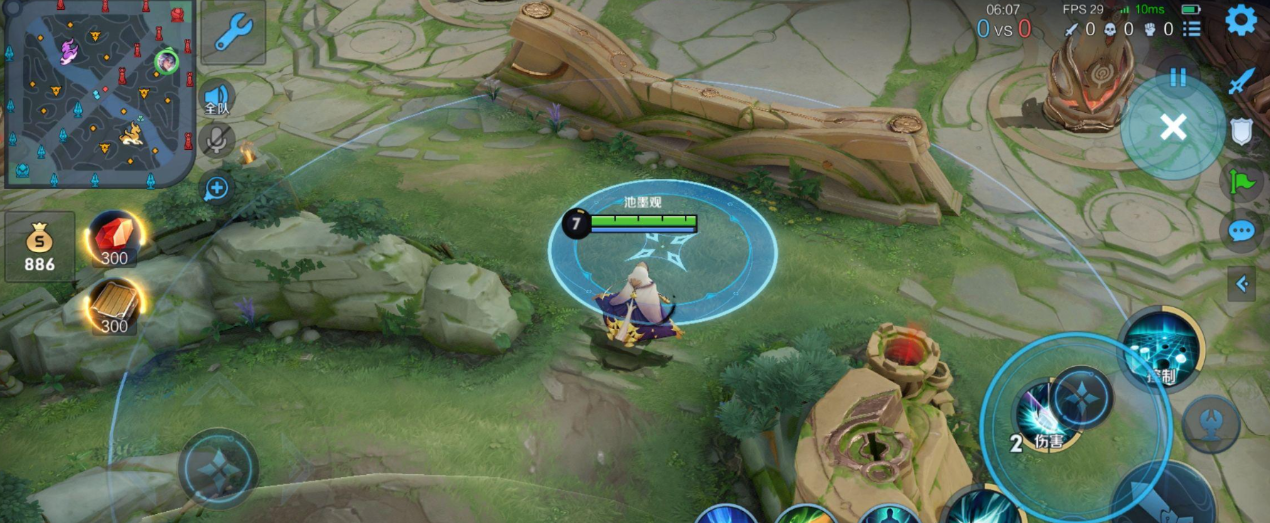Cancel the skill with the X button
Image resolution: width=1270 pixels, height=523 pixels.
coord(1173,127)
